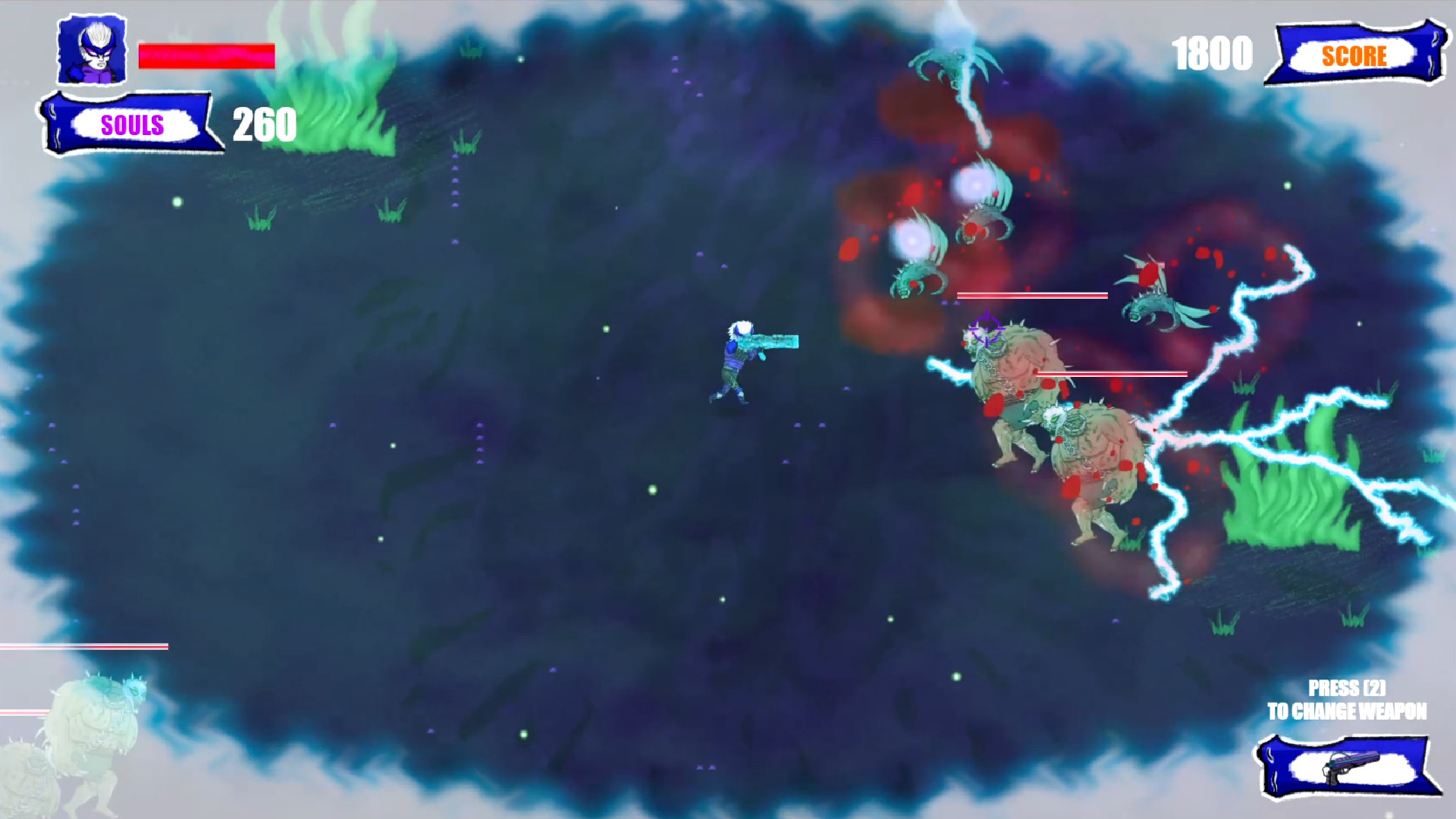Viewport: 1456px width, 819px height.
Task: Click the 260 souls counter number
Action: point(263,123)
